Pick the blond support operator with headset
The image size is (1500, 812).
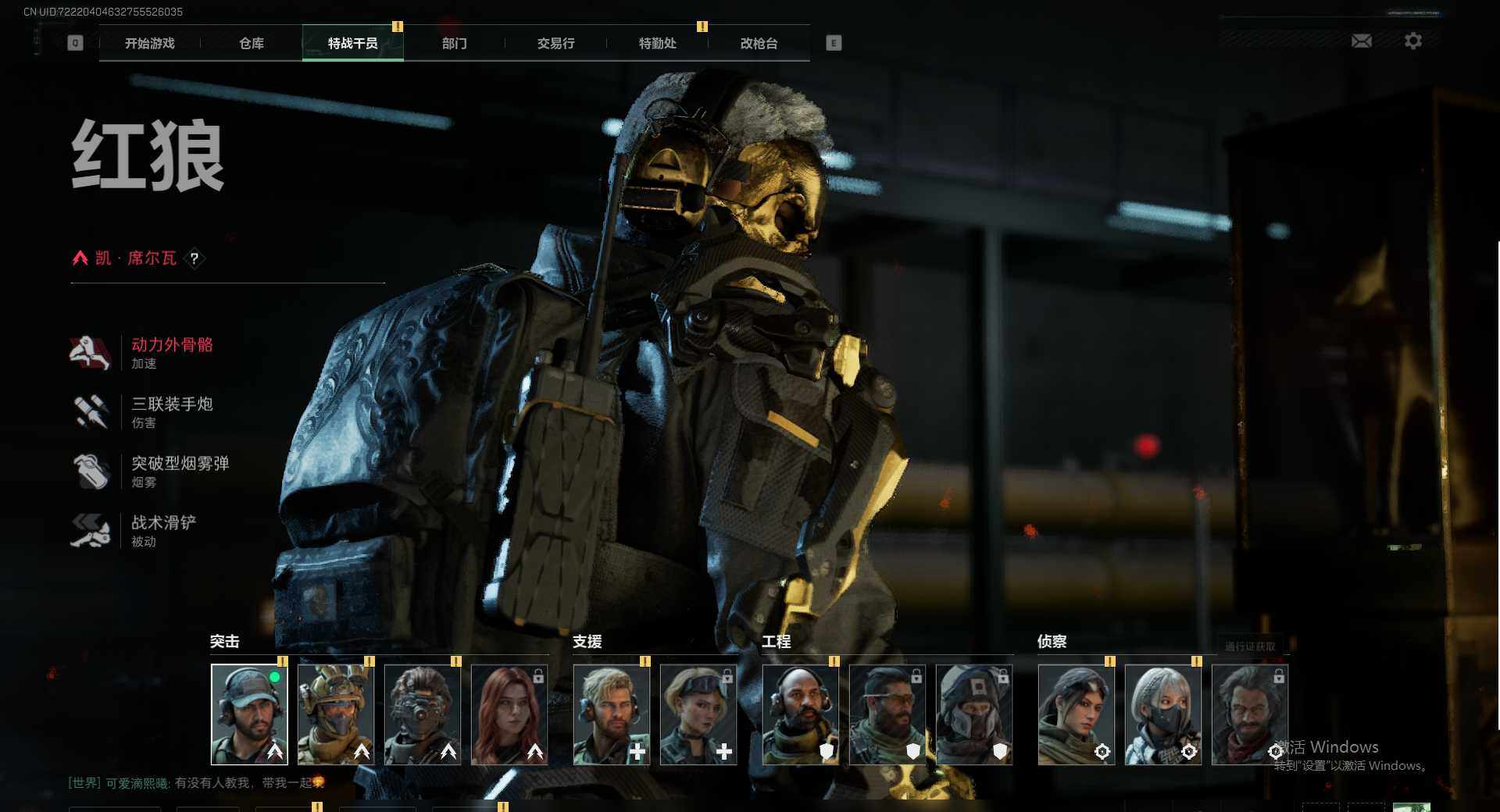click(611, 714)
